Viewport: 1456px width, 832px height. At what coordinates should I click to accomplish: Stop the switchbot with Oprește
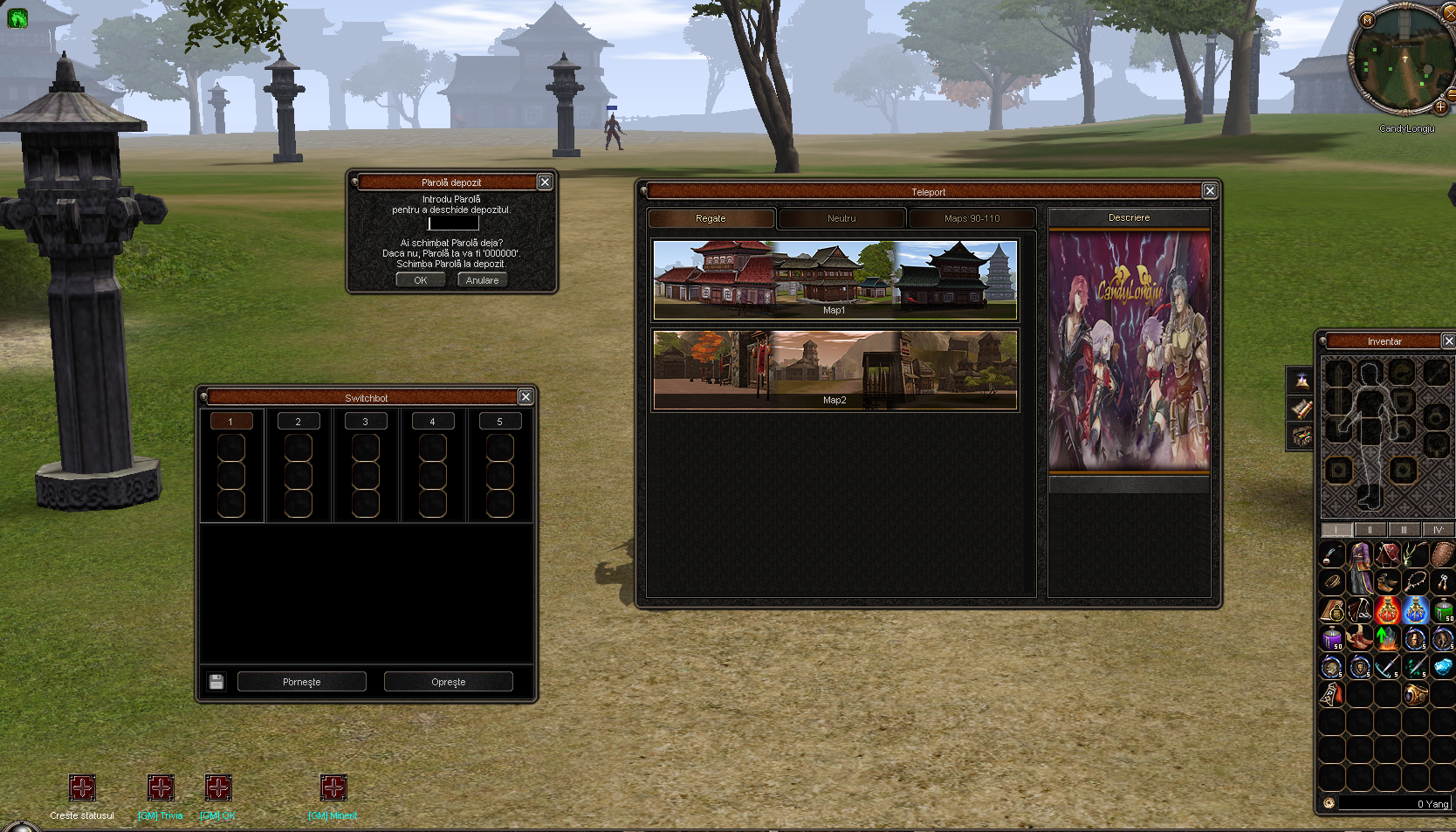click(448, 682)
